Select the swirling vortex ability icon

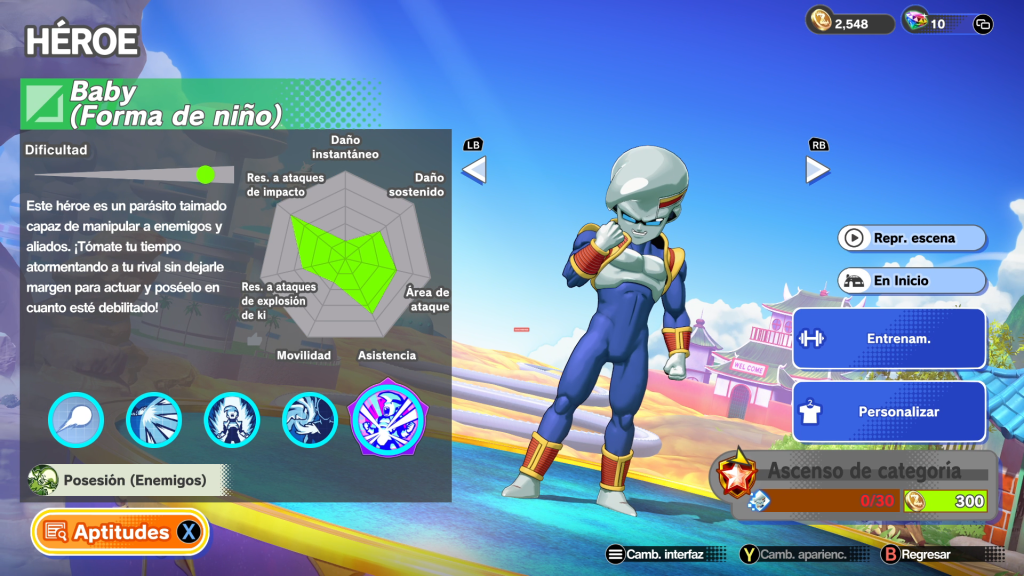(x=309, y=419)
